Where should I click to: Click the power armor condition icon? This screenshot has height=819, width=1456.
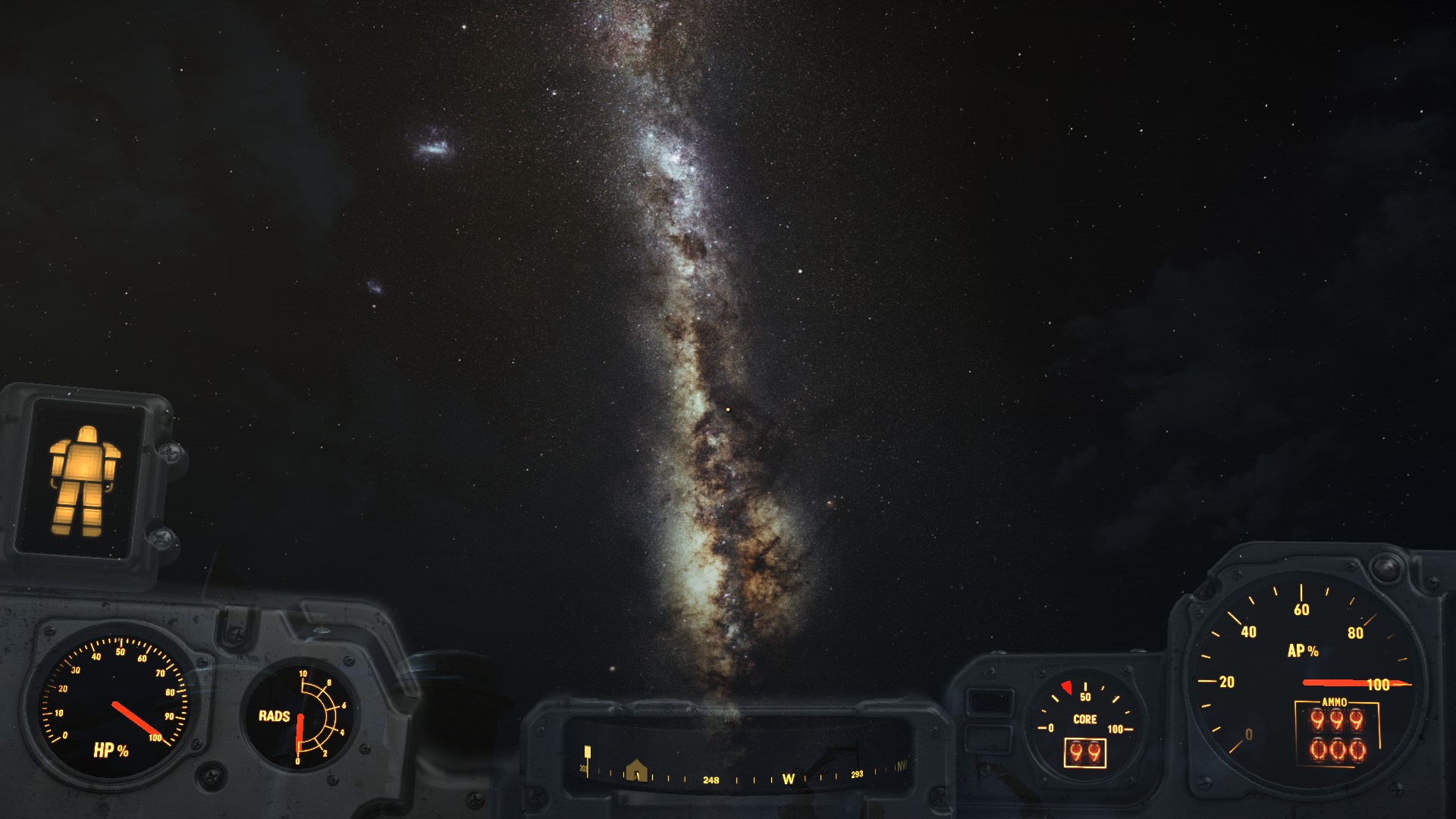(x=84, y=479)
